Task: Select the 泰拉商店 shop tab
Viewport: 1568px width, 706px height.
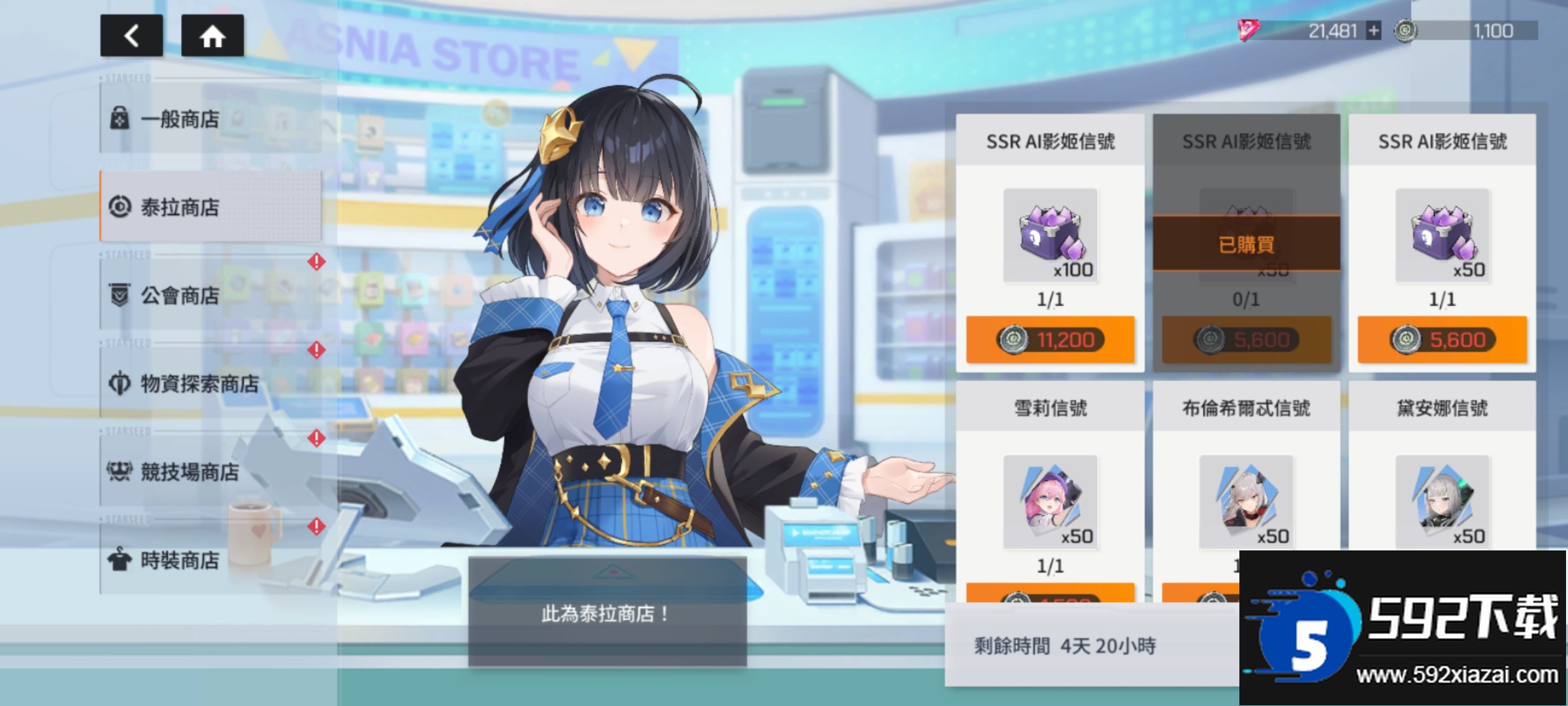Action: 210,207
